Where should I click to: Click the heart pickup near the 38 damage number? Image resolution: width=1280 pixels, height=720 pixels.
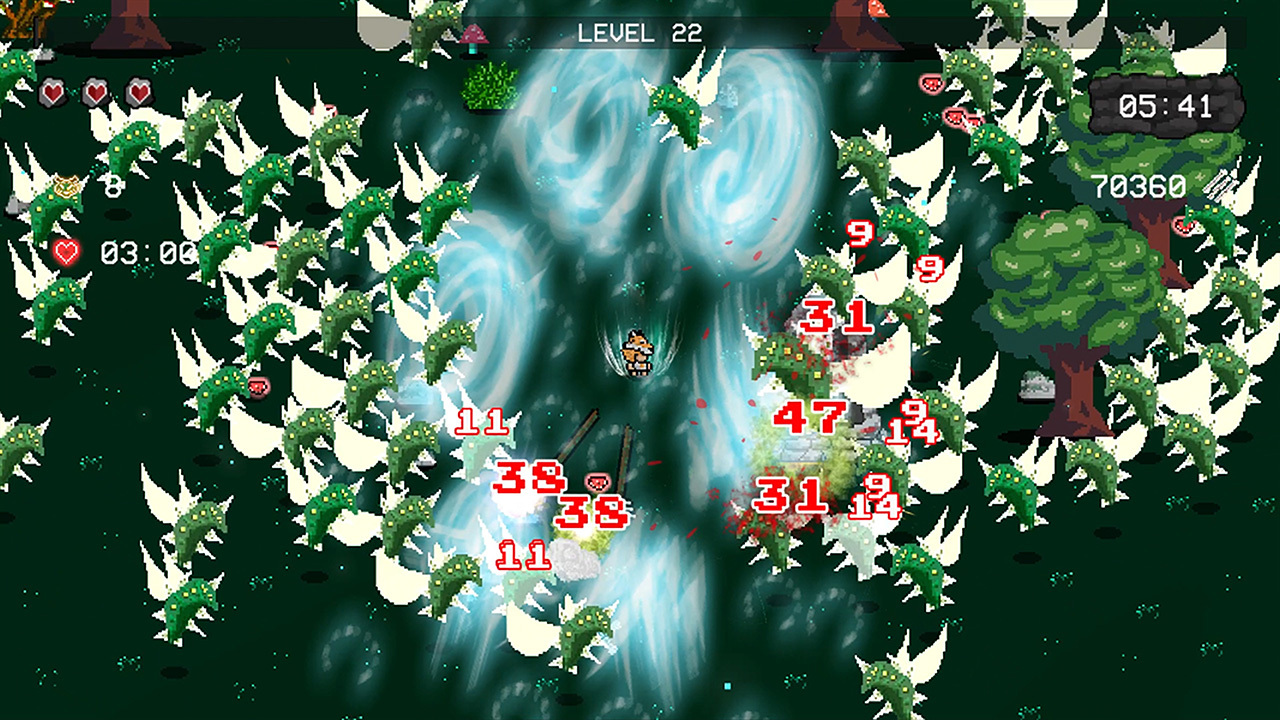(x=598, y=481)
